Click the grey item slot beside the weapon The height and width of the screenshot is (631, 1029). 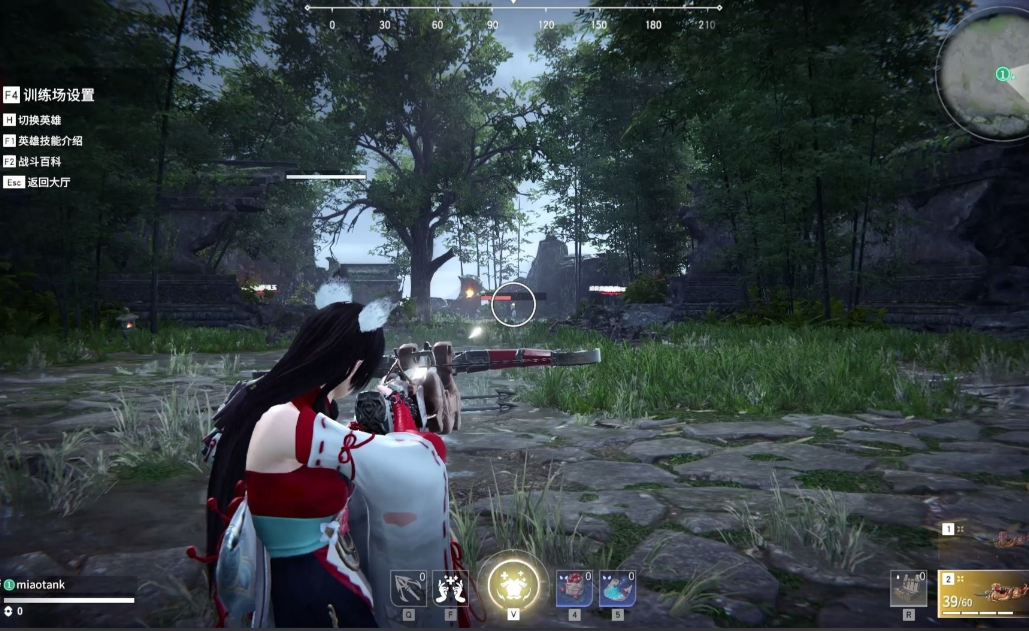click(x=909, y=588)
